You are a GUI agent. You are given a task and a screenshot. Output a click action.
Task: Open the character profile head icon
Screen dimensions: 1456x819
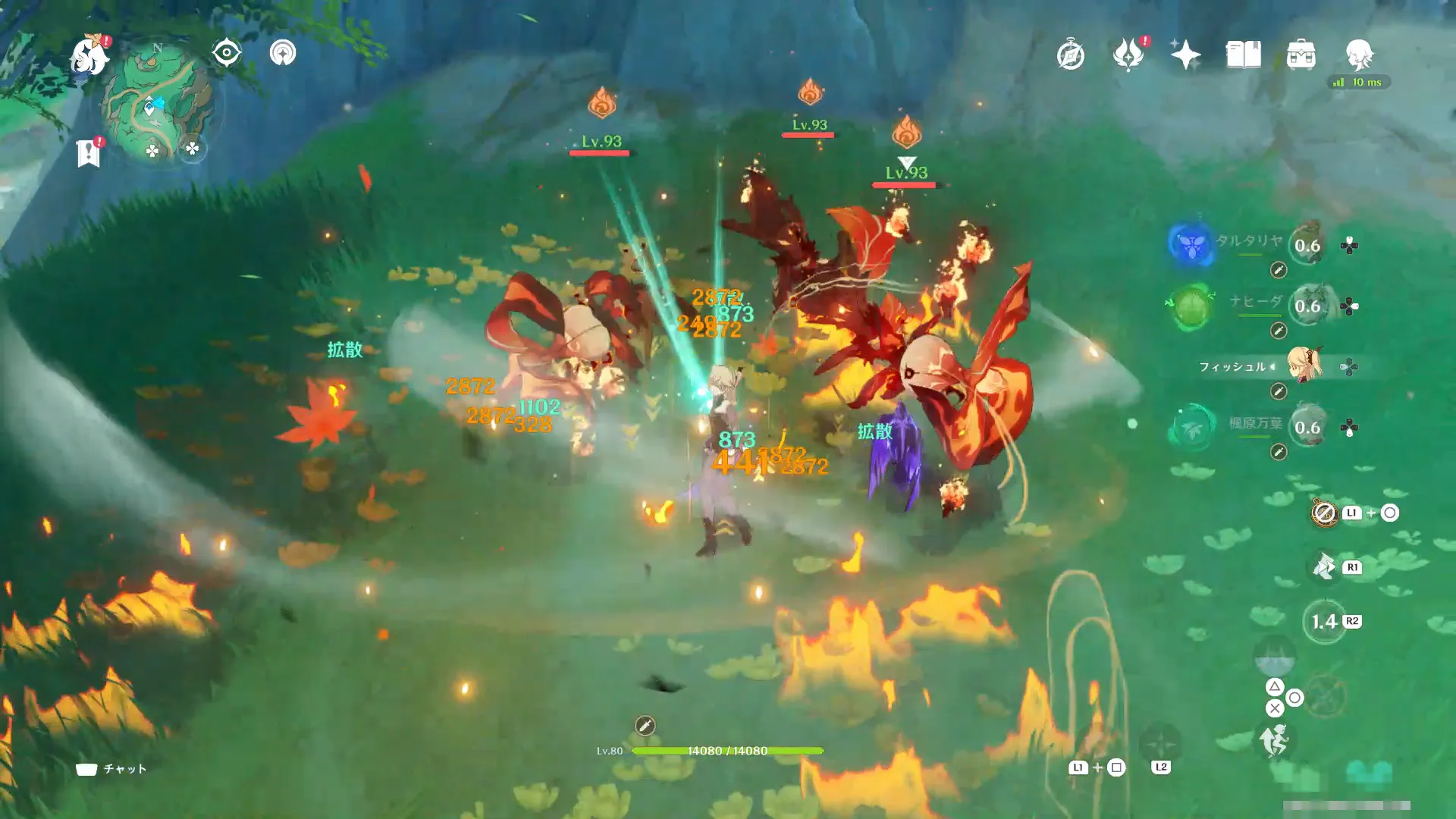1358,55
